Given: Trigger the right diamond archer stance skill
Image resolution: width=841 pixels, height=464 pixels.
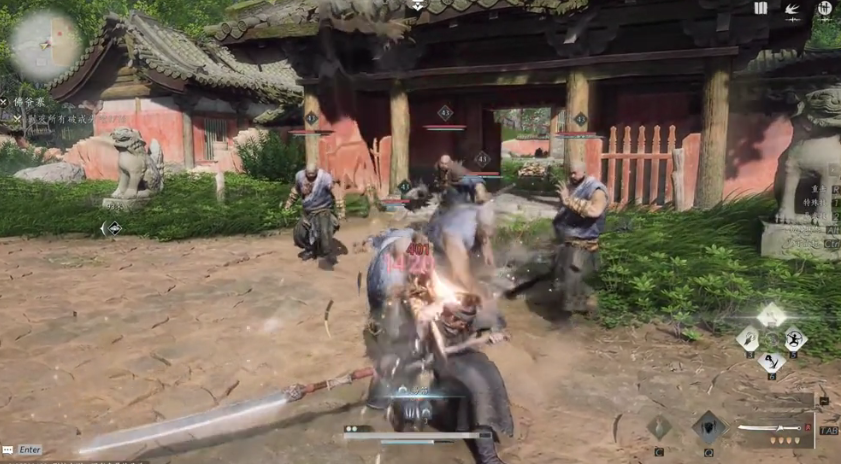Looking at the screenshot, I should coord(795,339).
